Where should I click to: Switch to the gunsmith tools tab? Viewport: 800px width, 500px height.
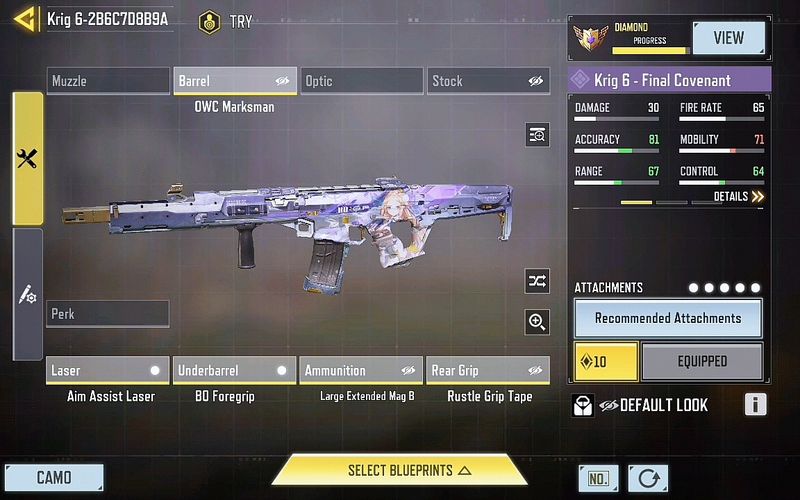click(x=27, y=158)
